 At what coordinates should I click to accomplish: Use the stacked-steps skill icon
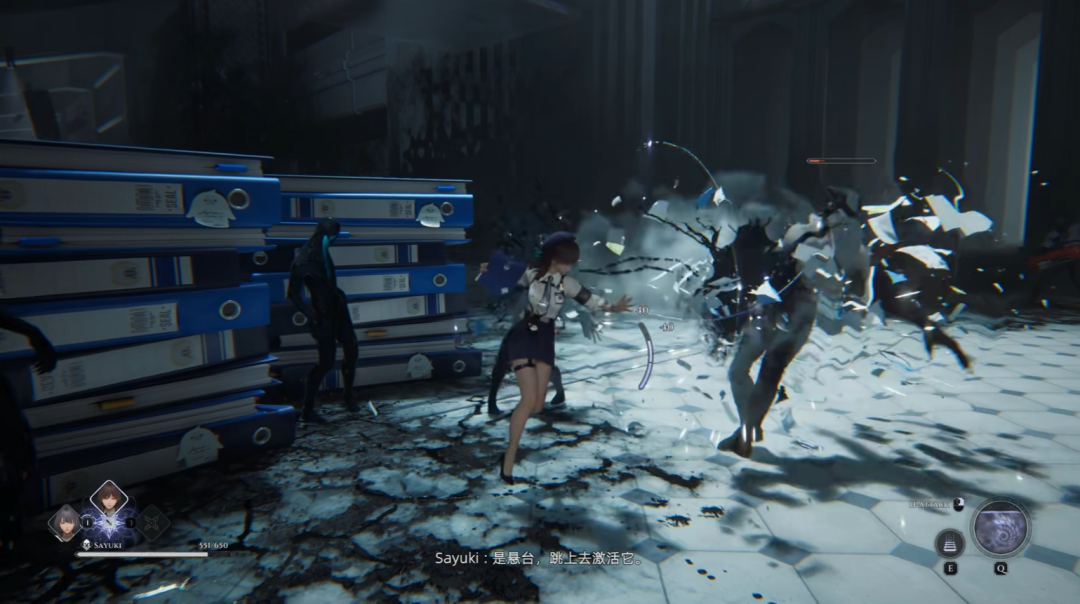[x=949, y=543]
